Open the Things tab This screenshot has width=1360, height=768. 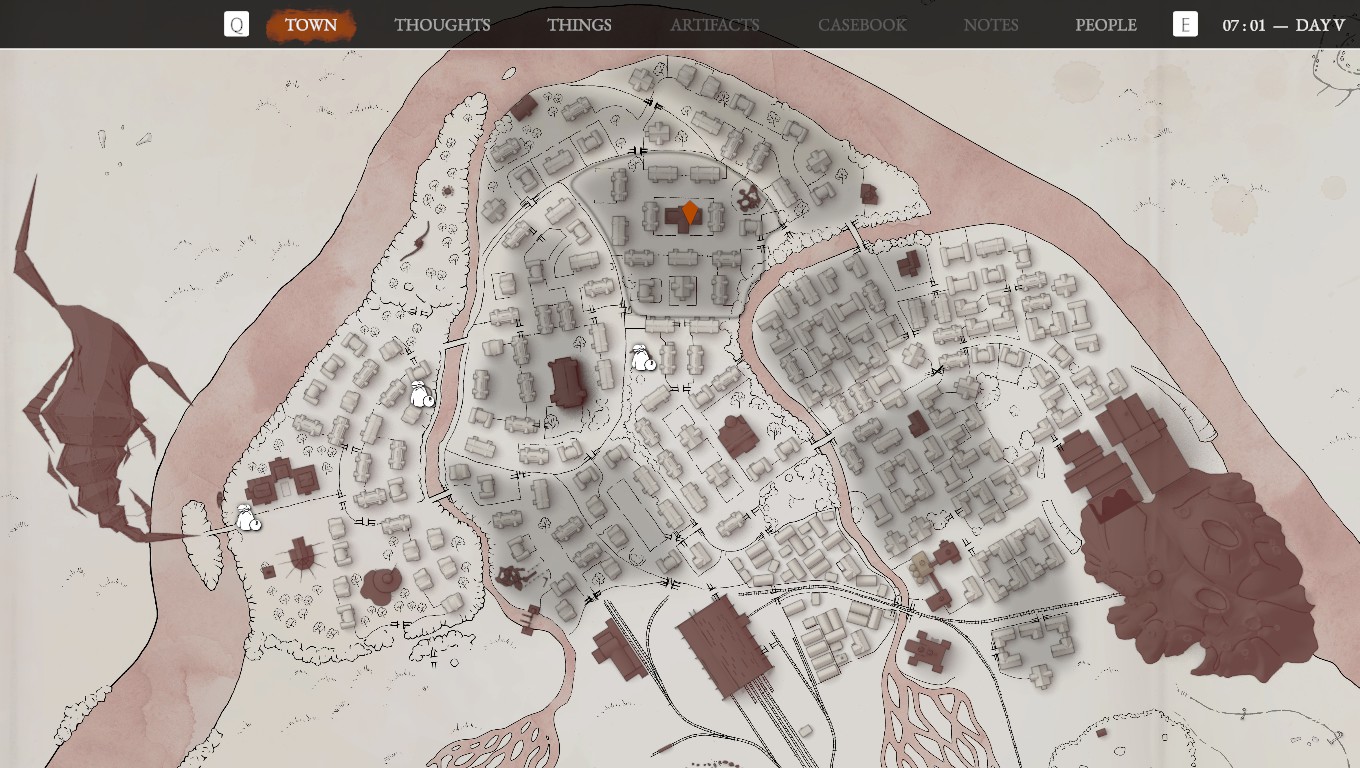(579, 25)
